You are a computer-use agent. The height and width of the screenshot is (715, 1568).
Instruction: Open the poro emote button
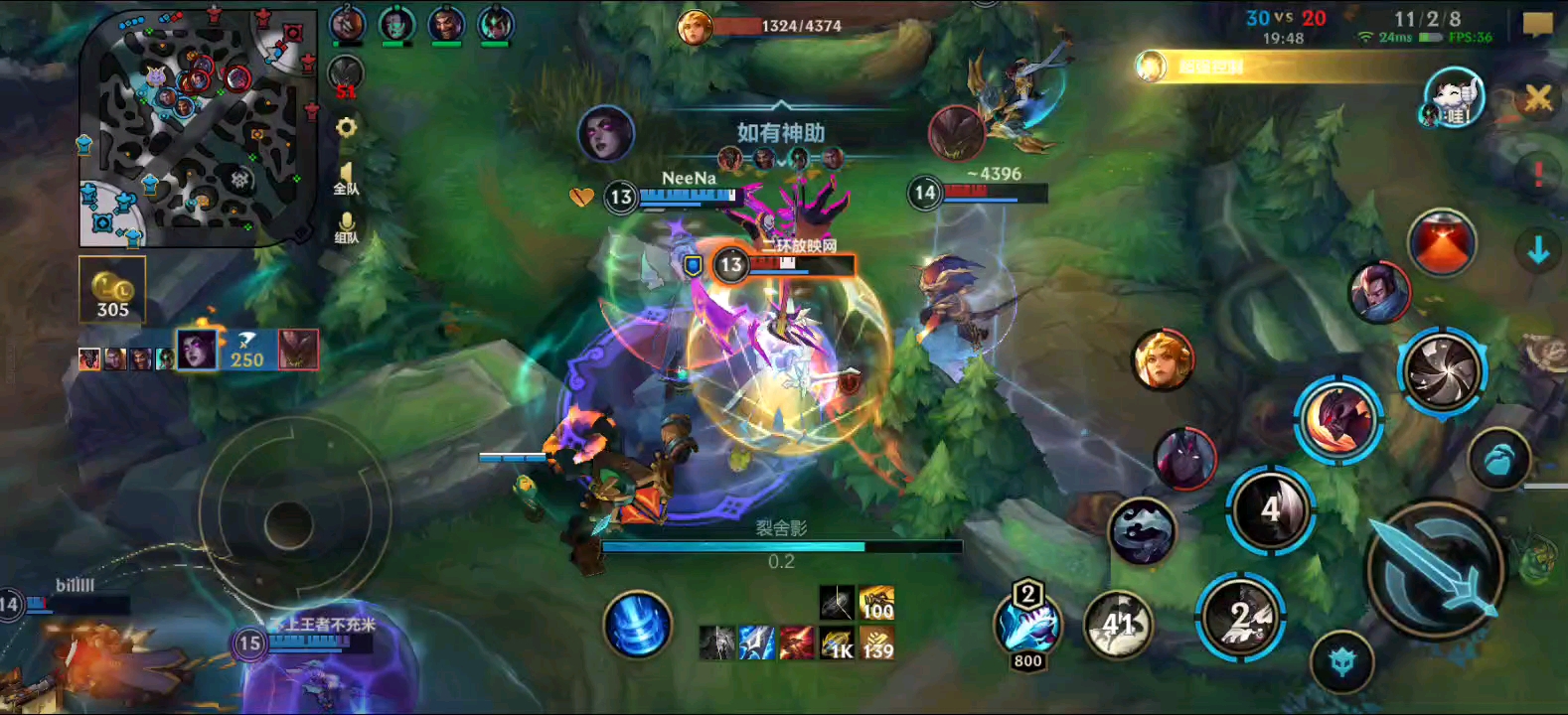(1453, 97)
